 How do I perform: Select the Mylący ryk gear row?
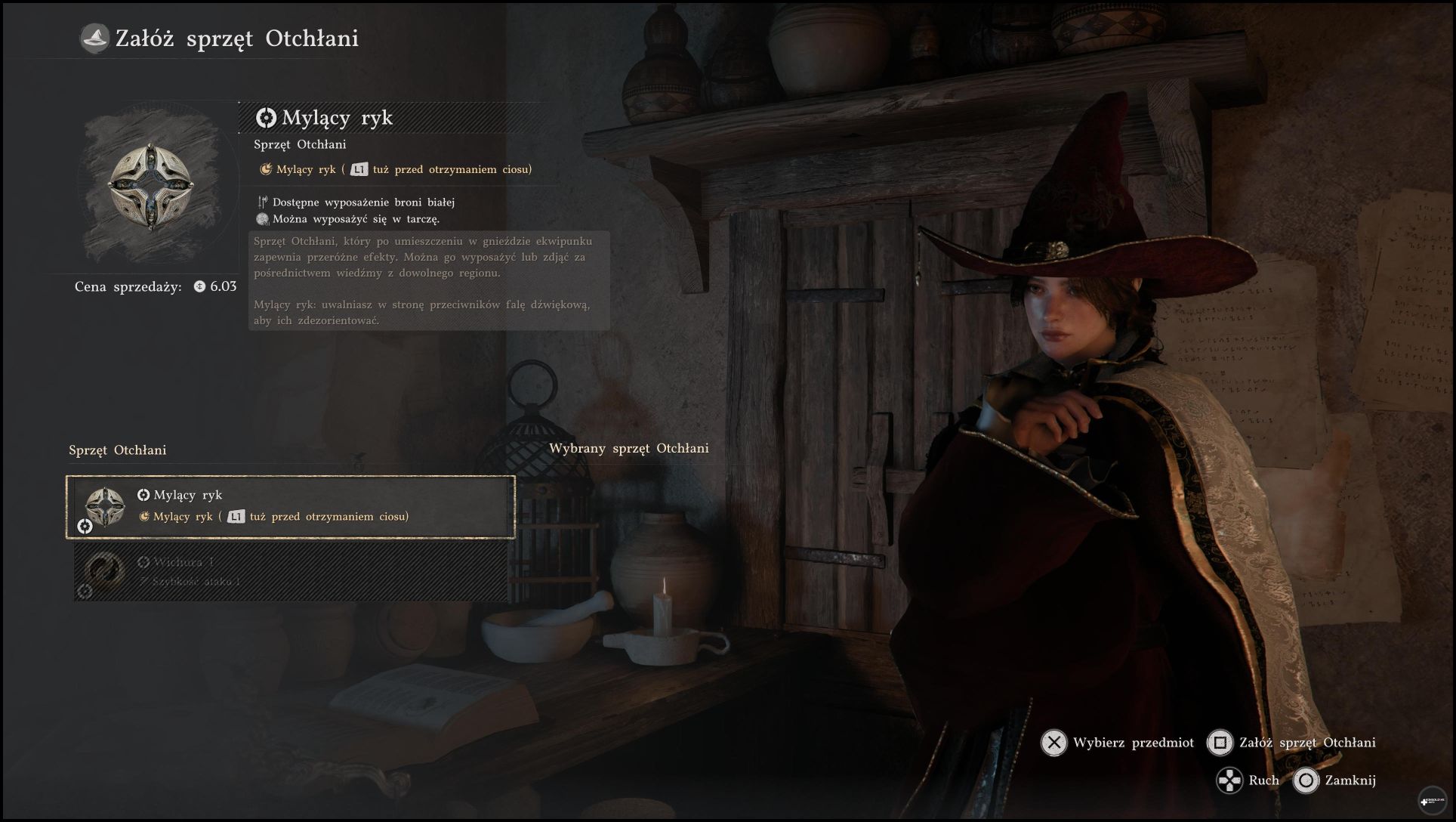click(291, 506)
